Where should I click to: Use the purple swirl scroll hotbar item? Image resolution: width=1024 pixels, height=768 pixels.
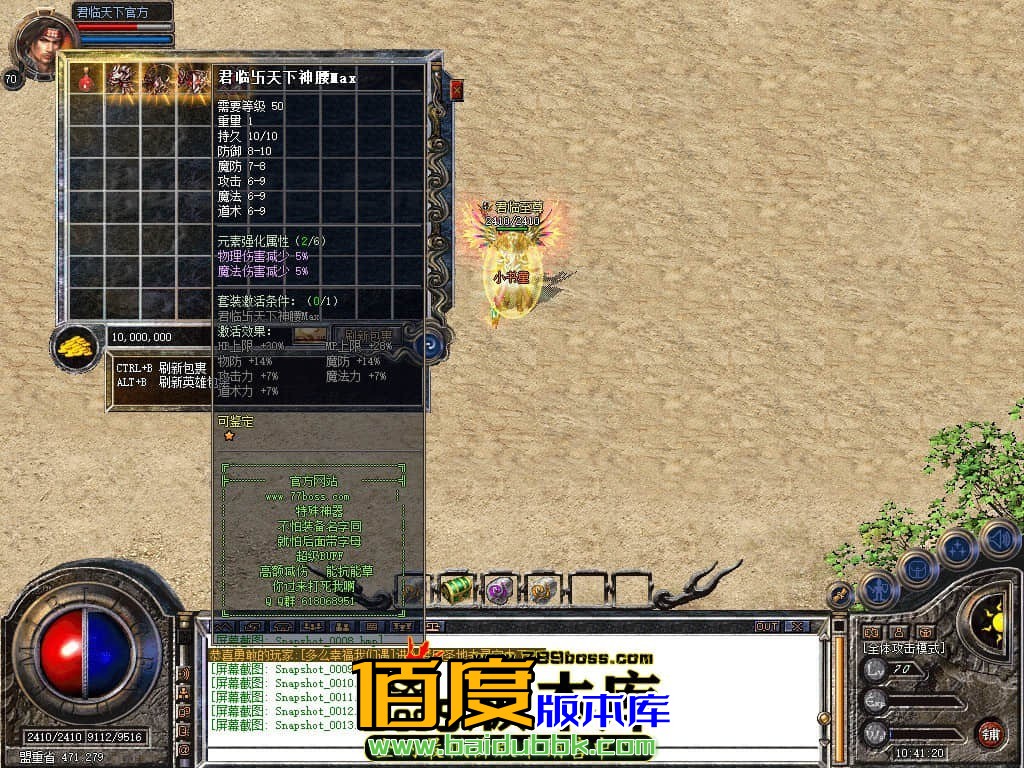point(498,589)
